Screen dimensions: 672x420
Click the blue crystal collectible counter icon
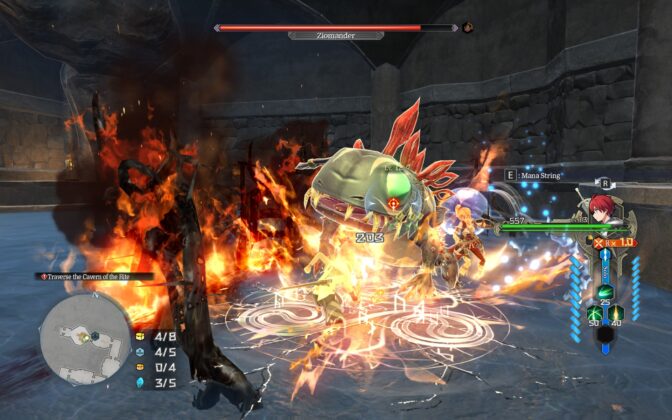(140, 381)
